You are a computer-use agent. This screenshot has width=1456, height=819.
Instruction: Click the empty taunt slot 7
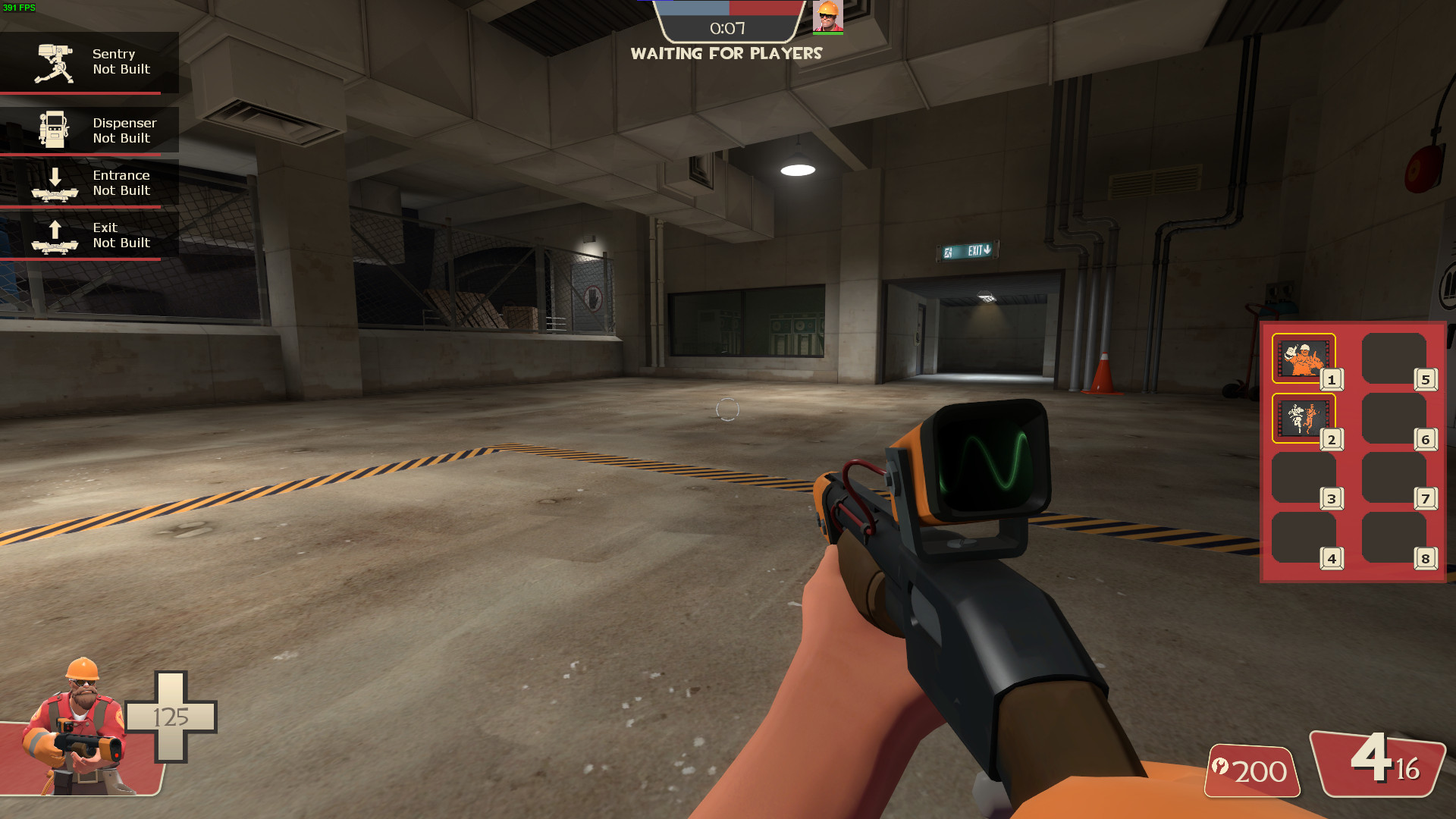[x=1396, y=478]
